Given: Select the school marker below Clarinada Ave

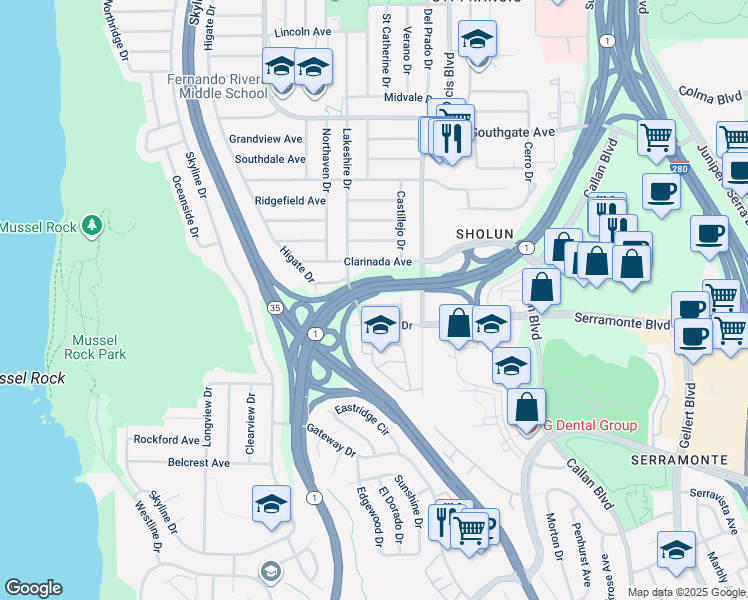Looking at the screenshot, I should [x=379, y=324].
